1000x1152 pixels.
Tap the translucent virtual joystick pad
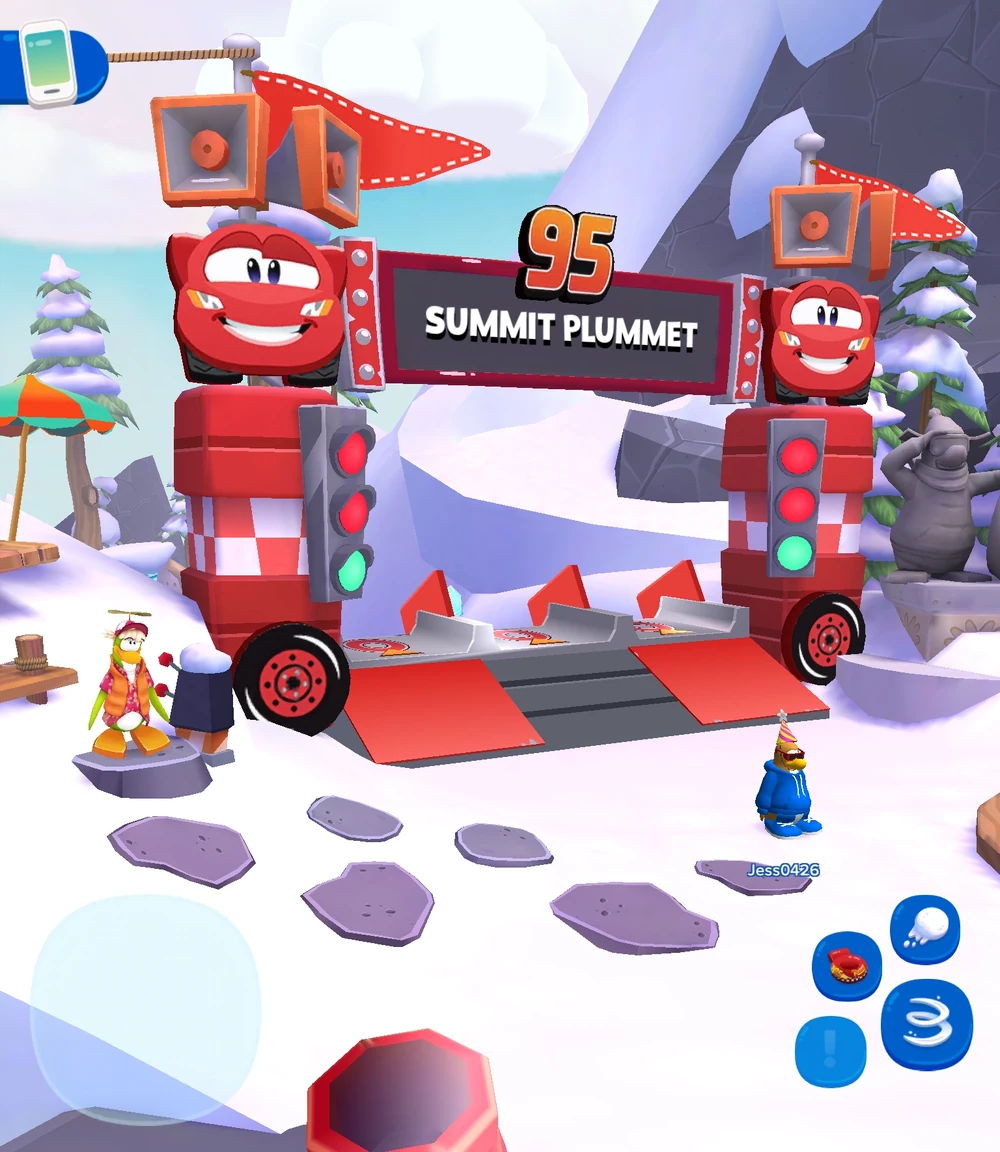click(x=146, y=1008)
